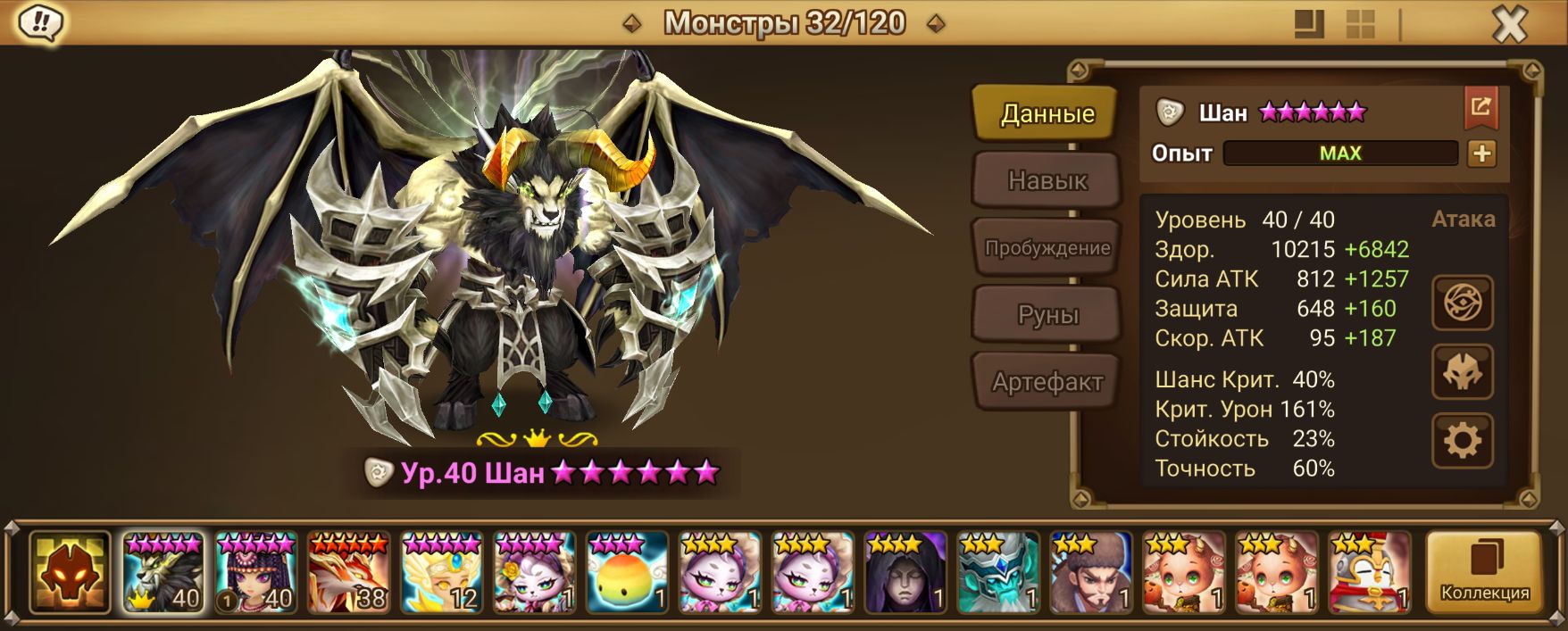Pick the yellow round slime monster

coord(628,572)
